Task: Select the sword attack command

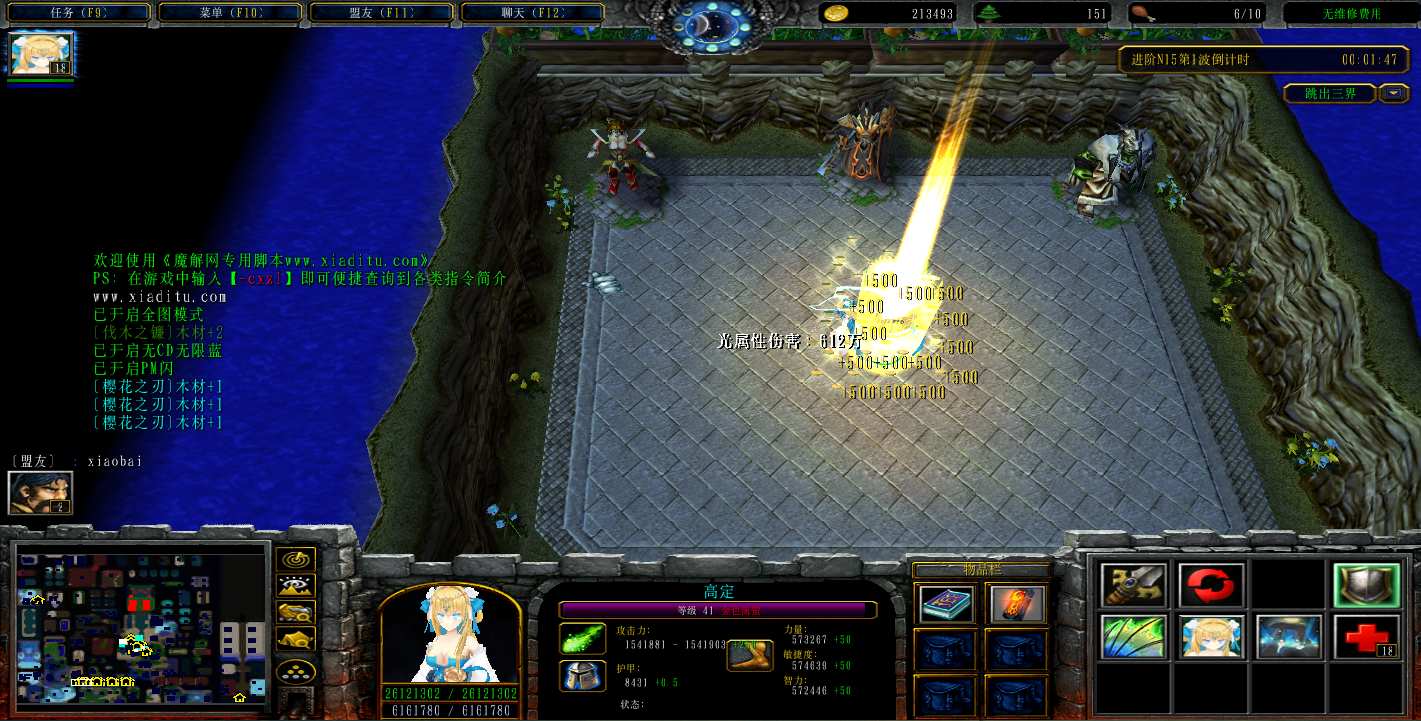Action: 1134,585
